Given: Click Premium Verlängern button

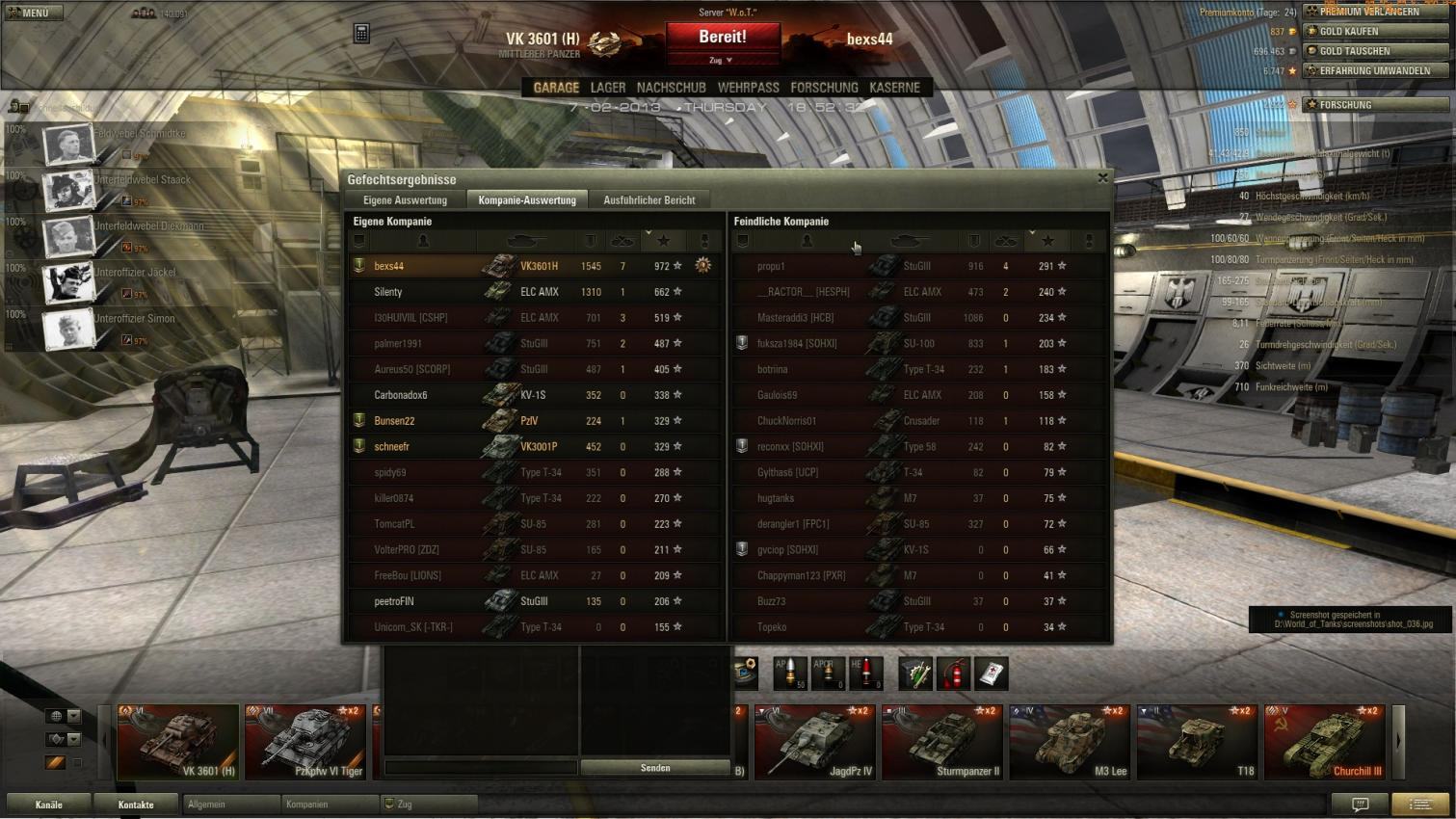Looking at the screenshot, I should click(1375, 12).
